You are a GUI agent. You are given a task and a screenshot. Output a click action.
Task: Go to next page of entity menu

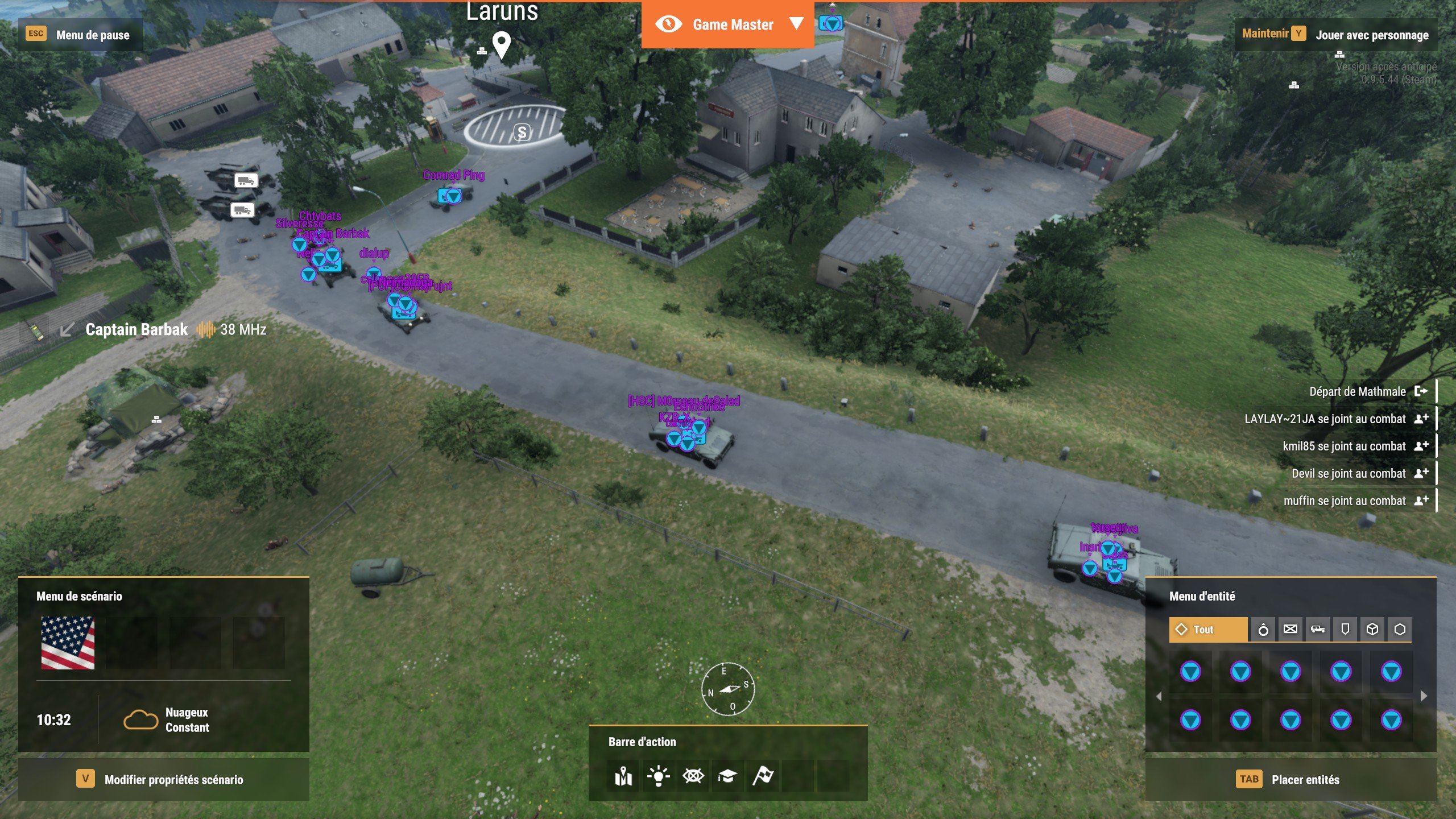pos(1424,696)
